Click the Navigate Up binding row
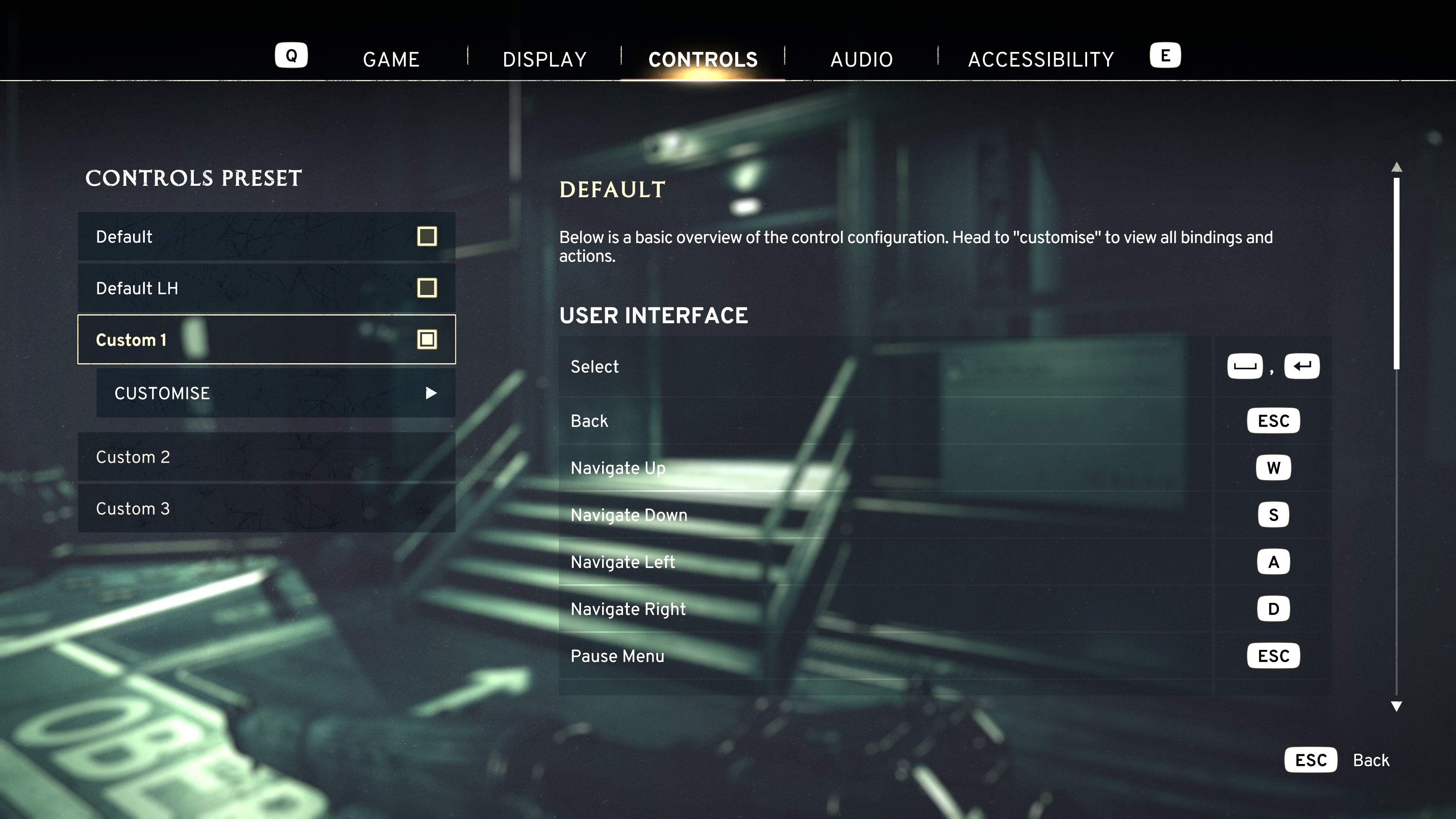This screenshot has width=1456, height=819. click(x=944, y=468)
